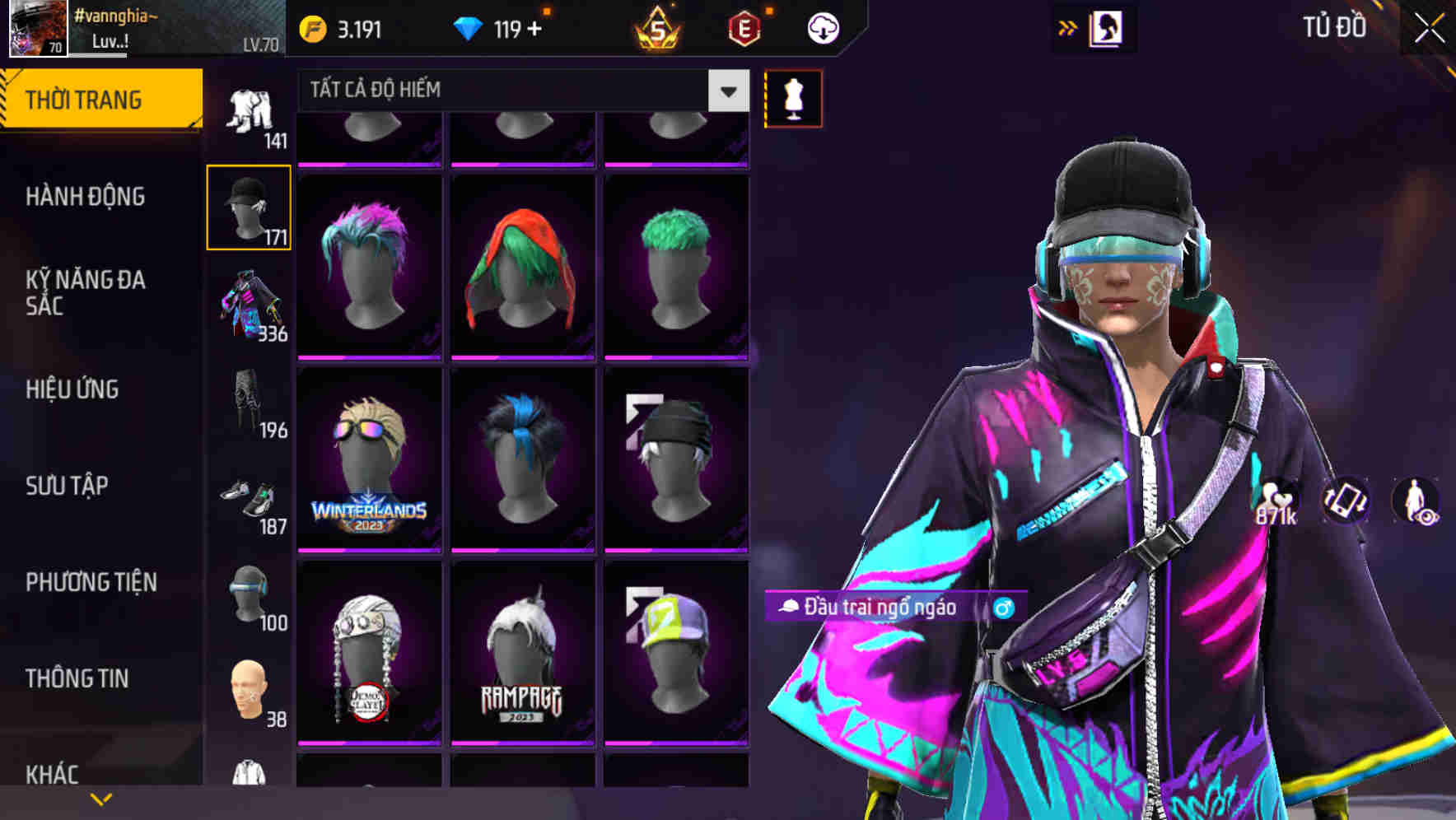Open the TẤT CẢ ĐỘ HIẾM rarity dropdown

[519, 91]
